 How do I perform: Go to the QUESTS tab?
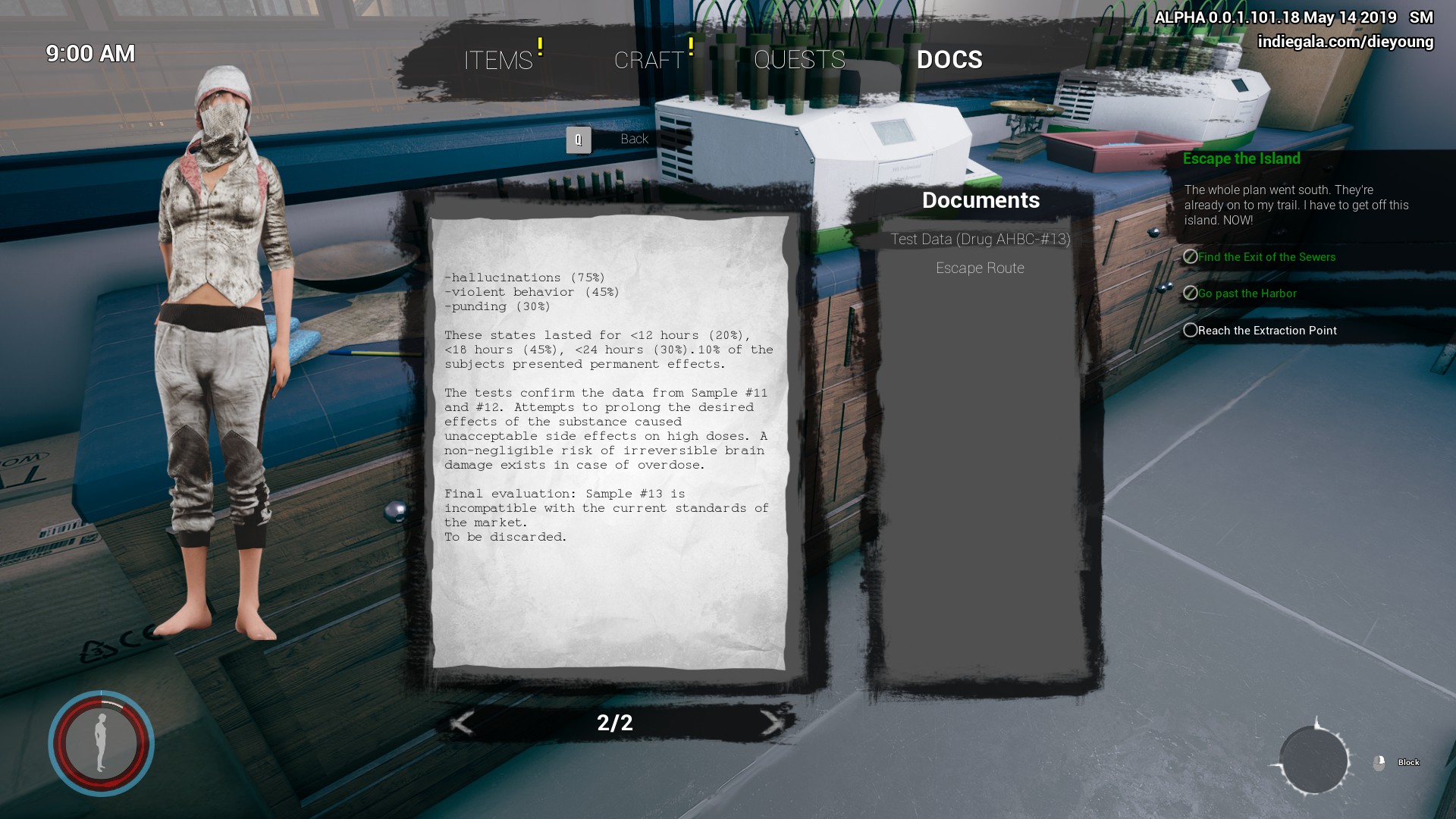tap(799, 60)
